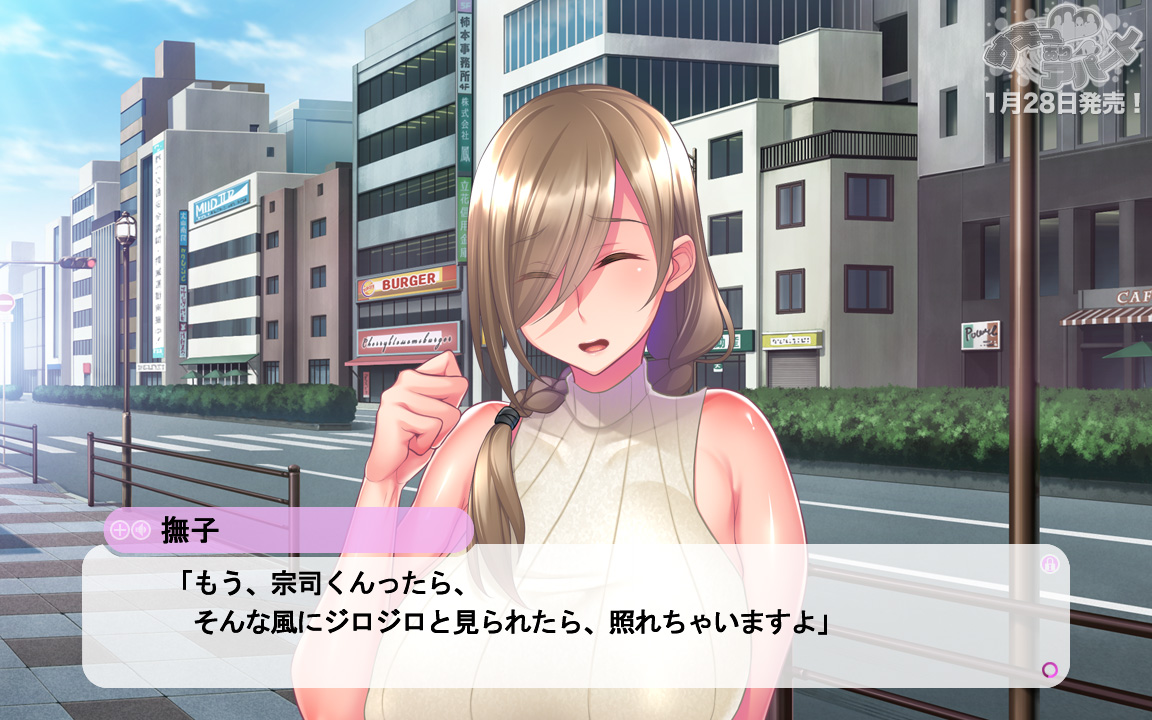Screen dimensions: 1152x720
Task: Advance the dialogue via the pink ring indicator
Action: click(x=1049, y=669)
